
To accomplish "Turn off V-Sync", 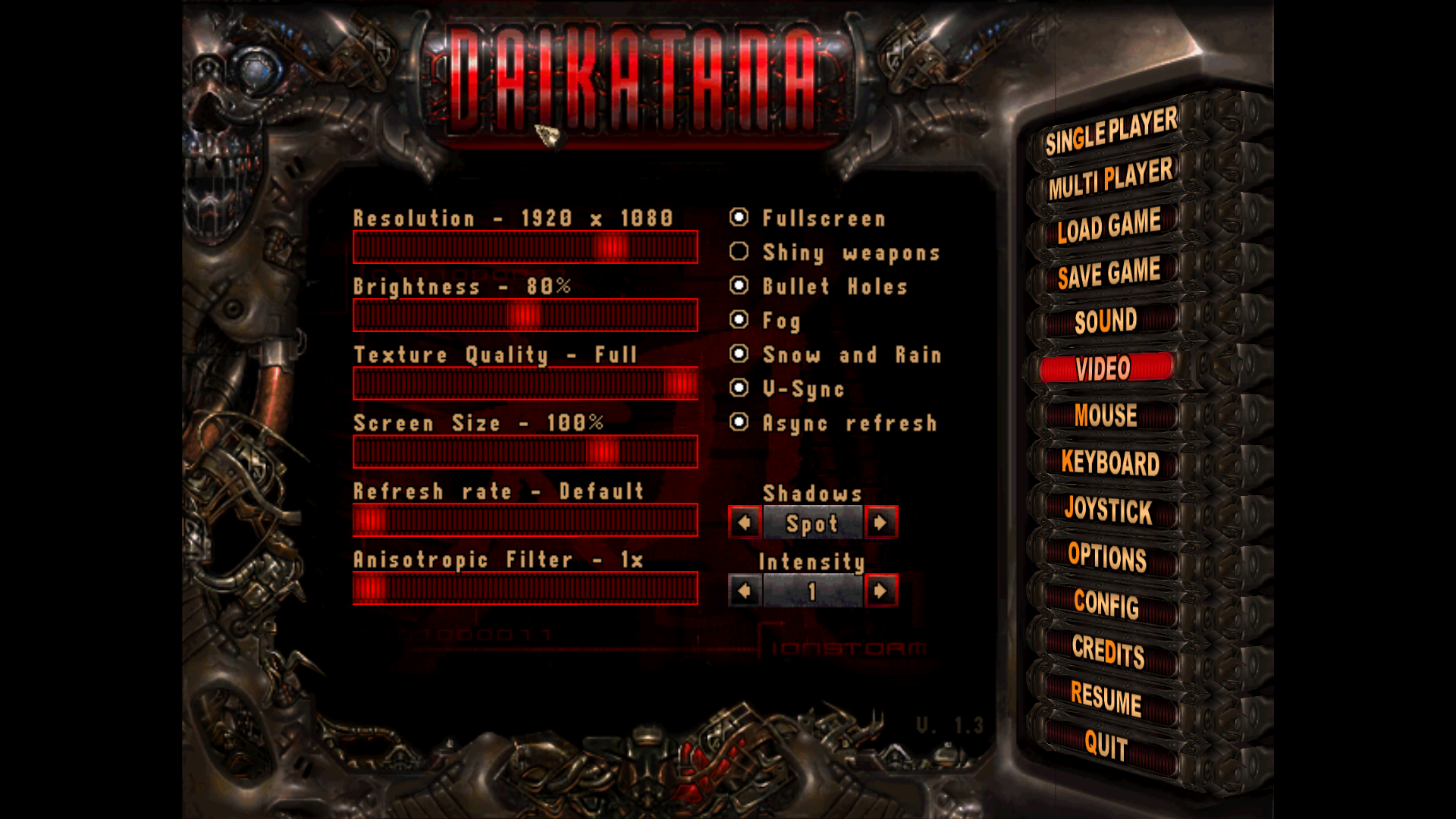I will pos(739,389).
